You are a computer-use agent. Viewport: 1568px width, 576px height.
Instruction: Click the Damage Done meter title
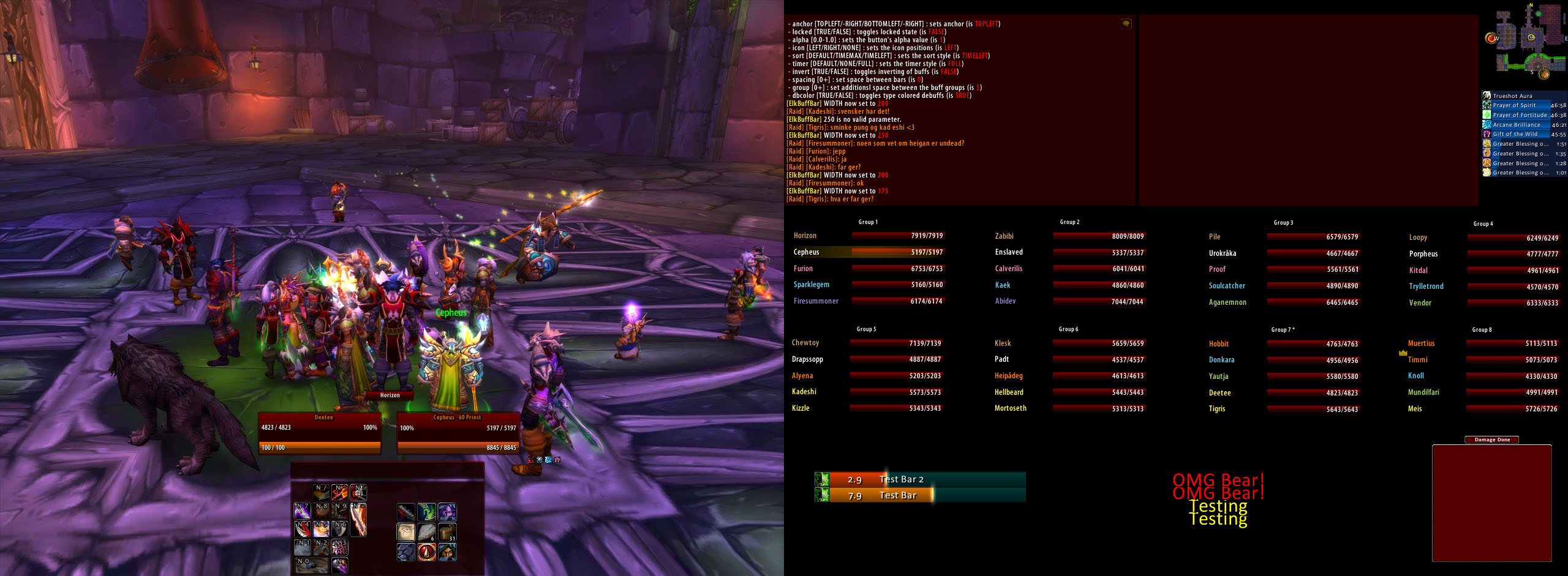click(x=1491, y=439)
